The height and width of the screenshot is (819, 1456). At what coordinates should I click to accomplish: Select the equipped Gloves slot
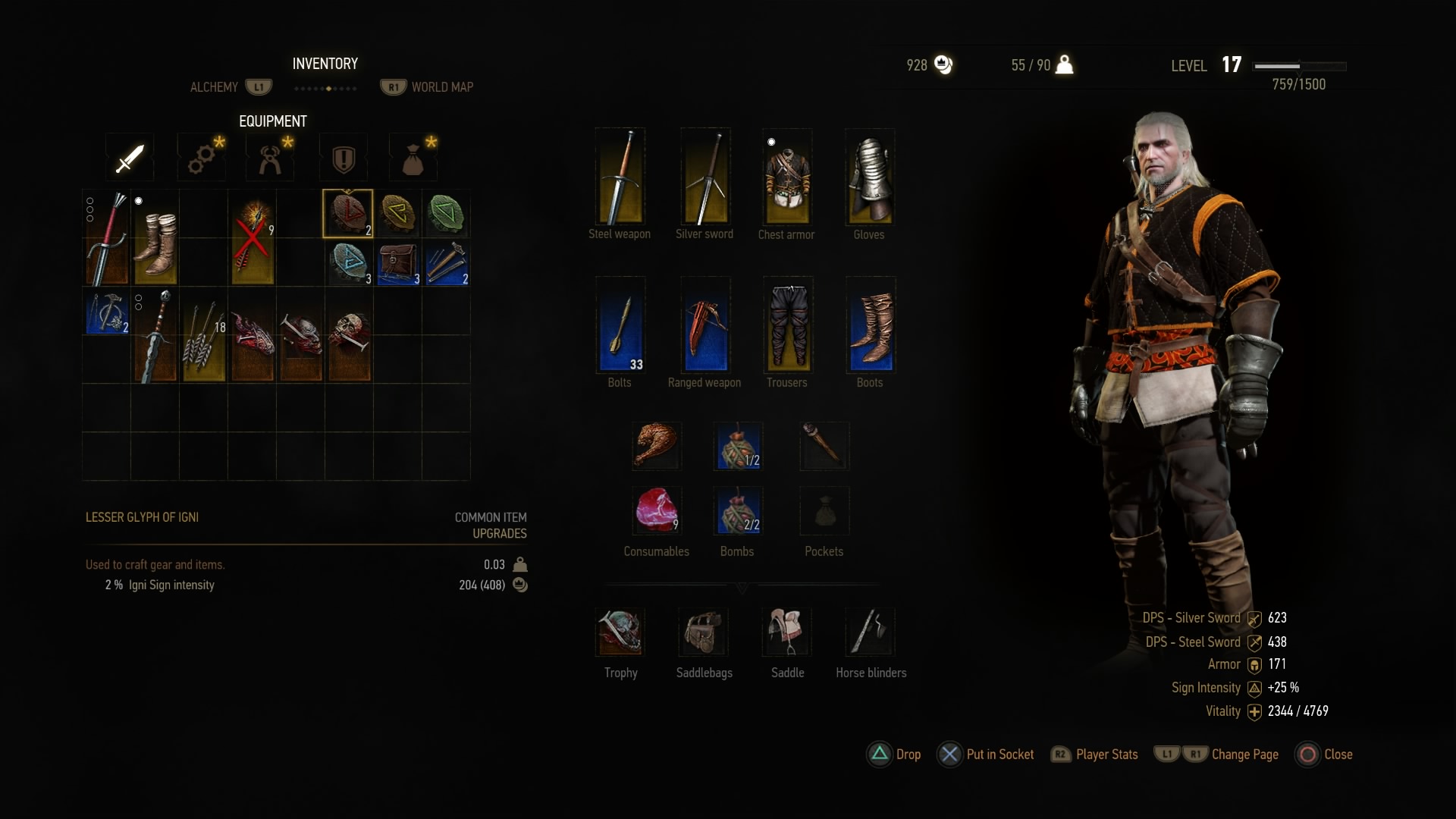[870, 177]
